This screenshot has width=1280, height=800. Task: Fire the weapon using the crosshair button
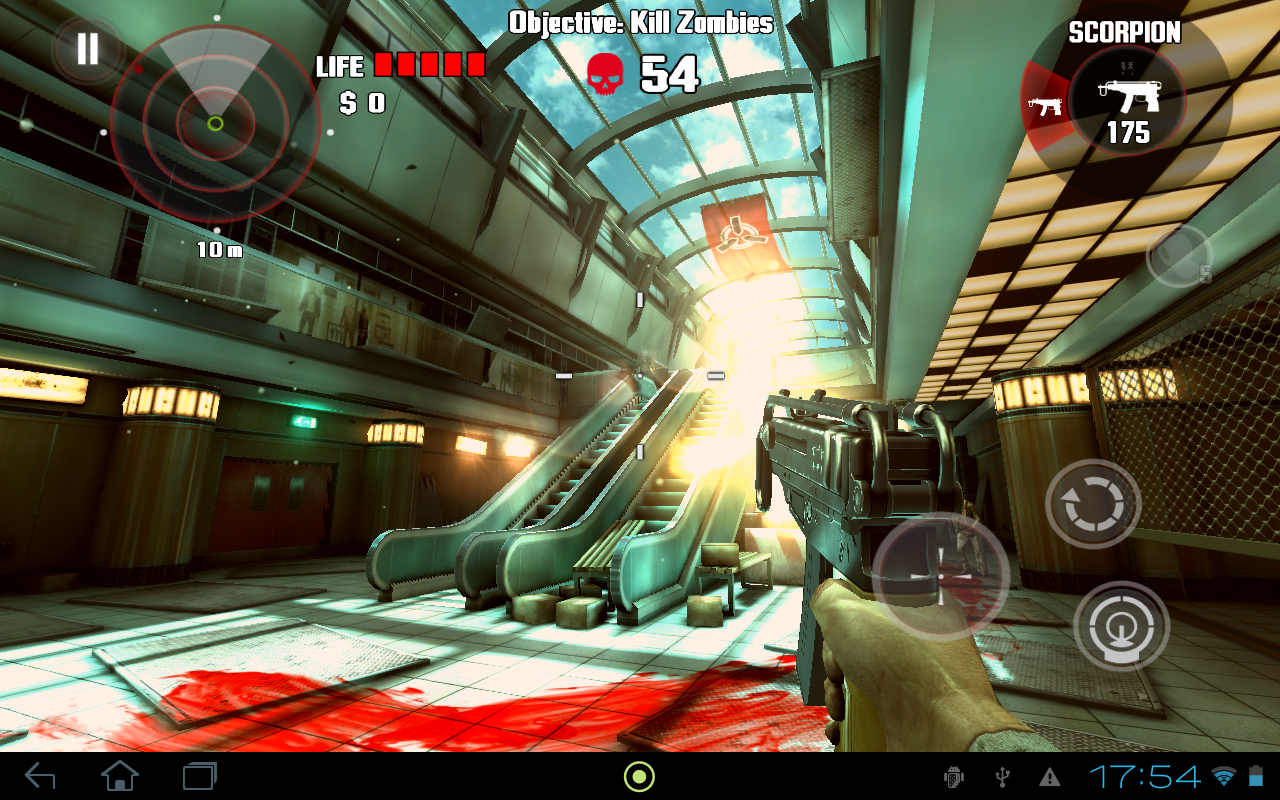[1121, 627]
